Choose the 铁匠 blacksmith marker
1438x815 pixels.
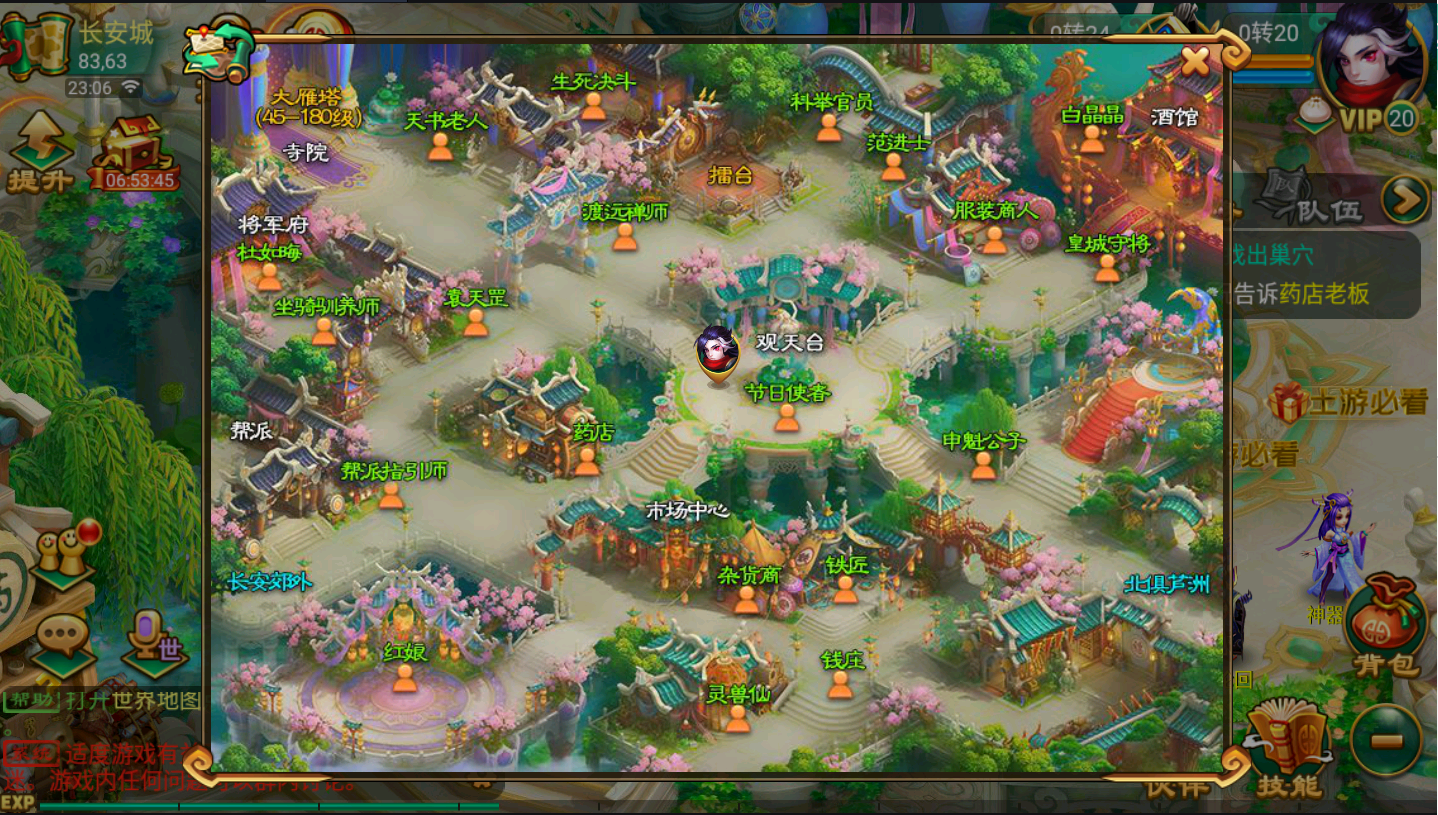845,589
